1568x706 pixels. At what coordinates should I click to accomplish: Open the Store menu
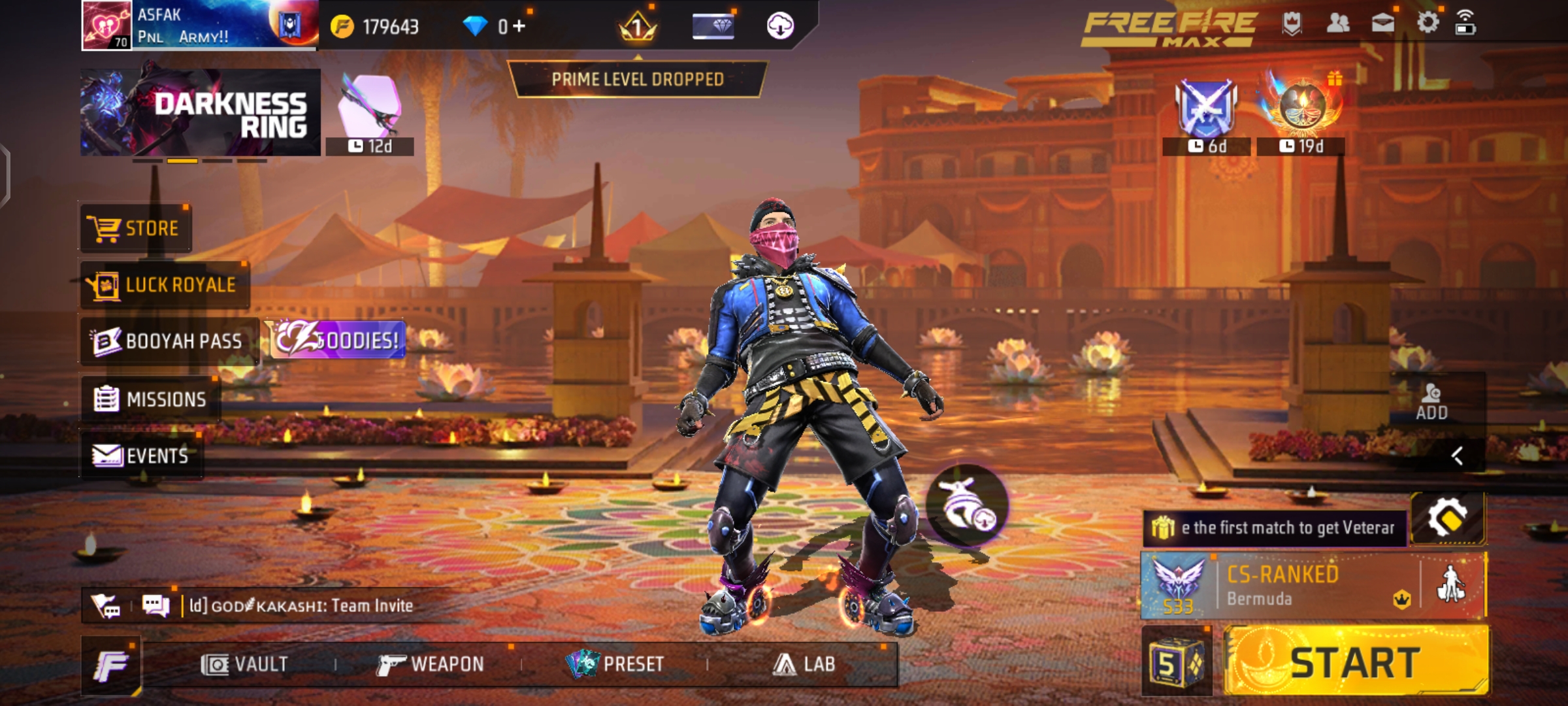pos(136,228)
